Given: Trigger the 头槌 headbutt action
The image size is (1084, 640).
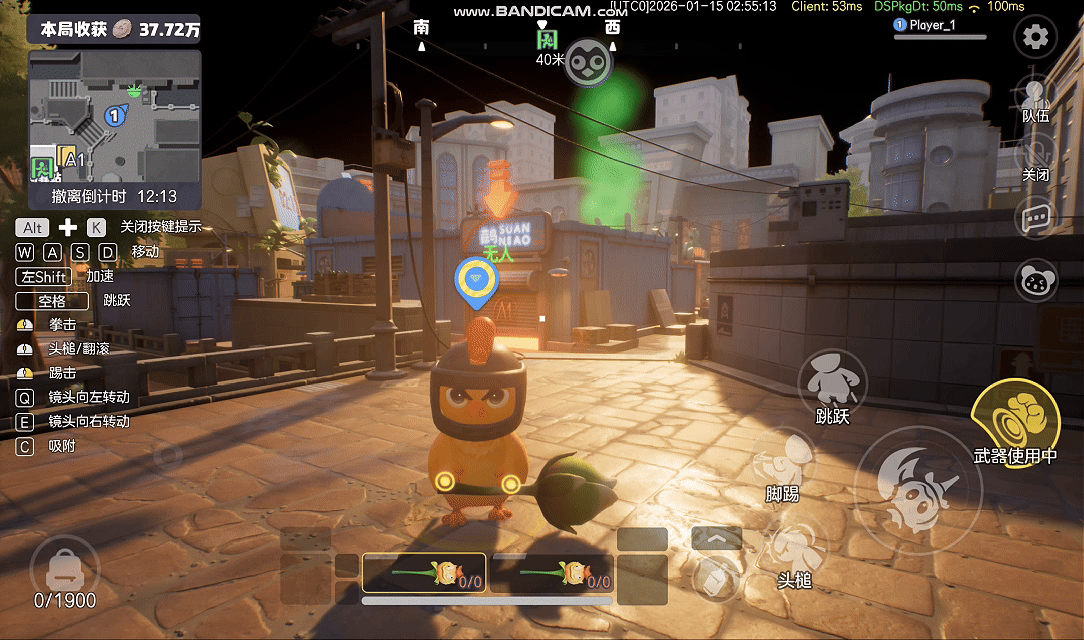Looking at the screenshot, I should pos(795,552).
